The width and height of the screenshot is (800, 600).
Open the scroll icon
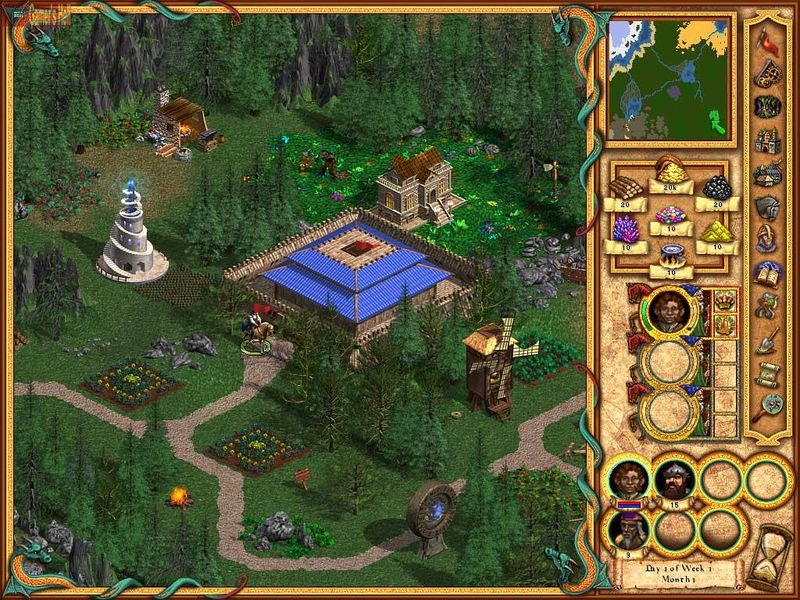(767, 373)
